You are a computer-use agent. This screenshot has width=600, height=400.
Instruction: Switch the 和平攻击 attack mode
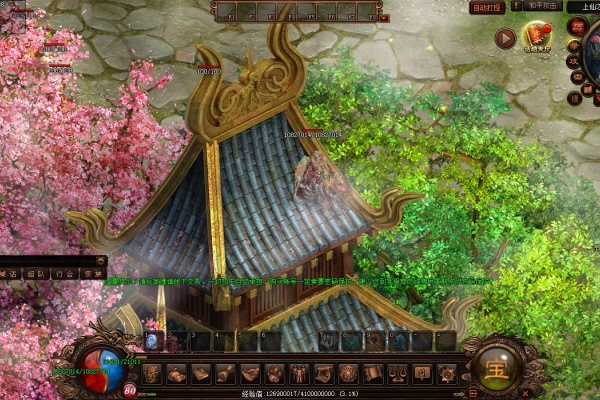(541, 7)
